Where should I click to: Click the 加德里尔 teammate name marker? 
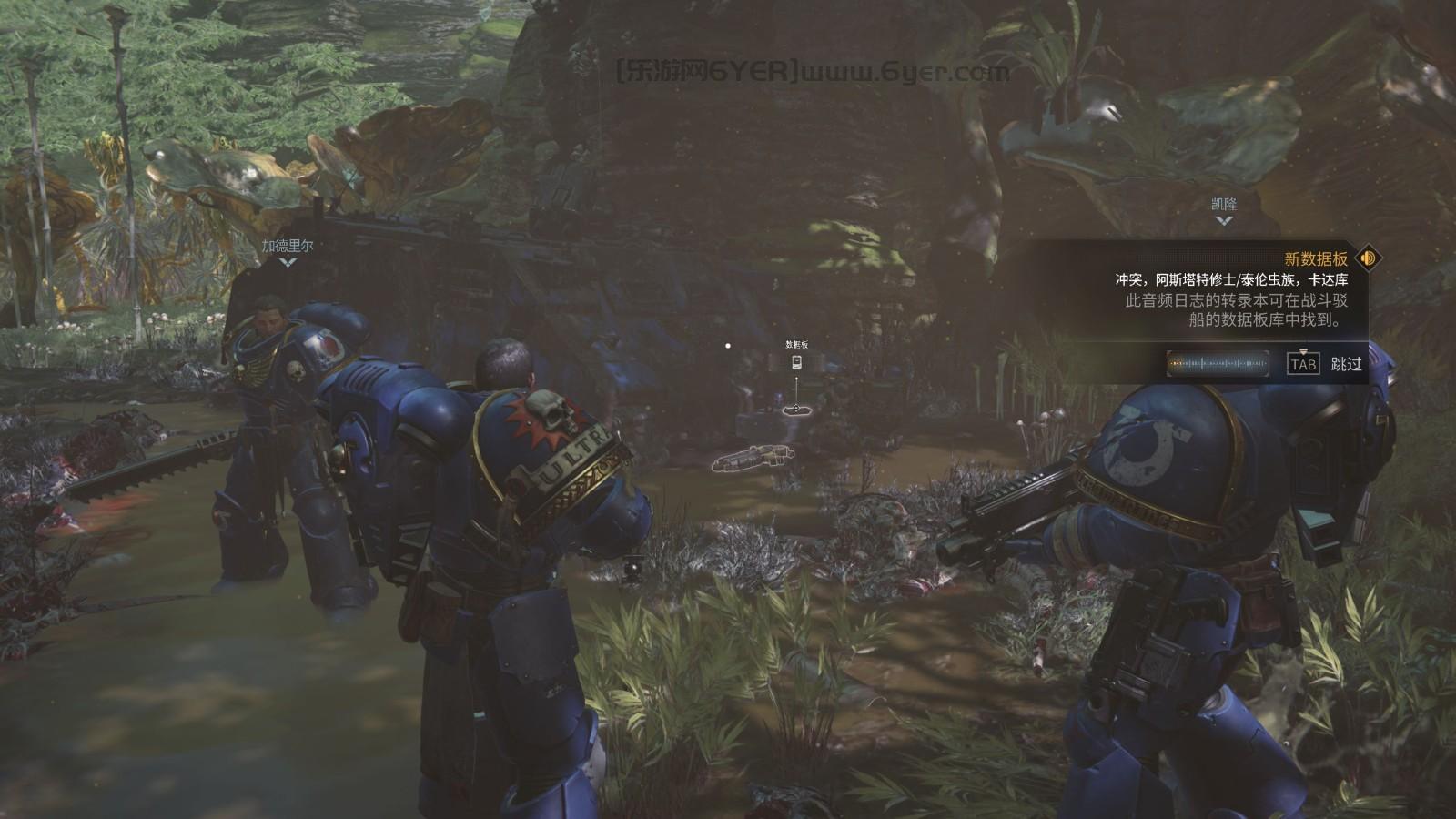point(288,247)
